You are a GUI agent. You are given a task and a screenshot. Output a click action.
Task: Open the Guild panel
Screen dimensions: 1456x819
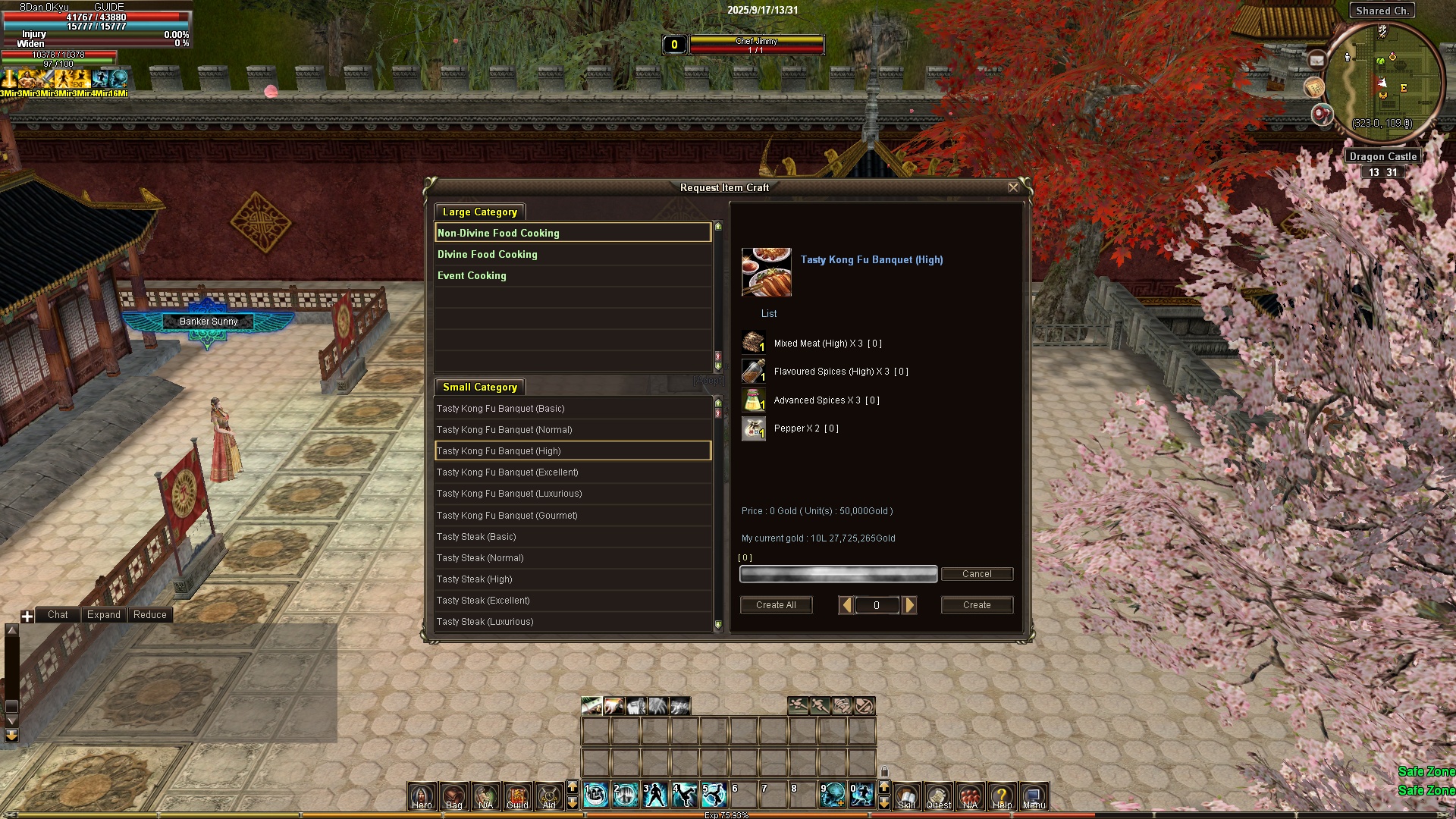[x=517, y=796]
